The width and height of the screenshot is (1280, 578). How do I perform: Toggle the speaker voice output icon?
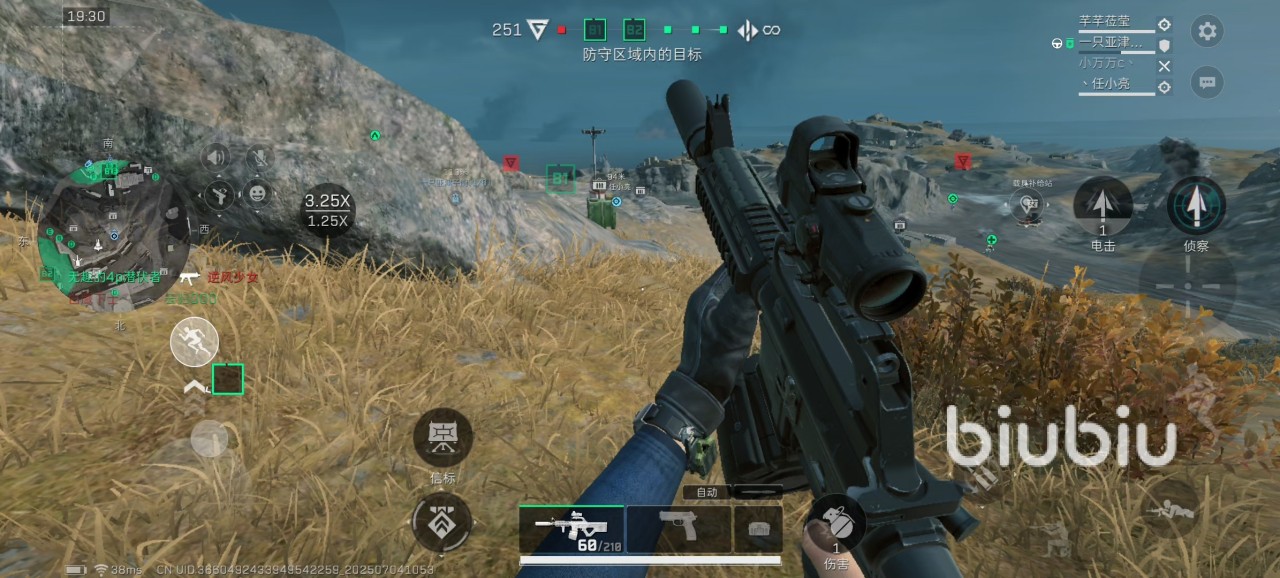pos(216,157)
